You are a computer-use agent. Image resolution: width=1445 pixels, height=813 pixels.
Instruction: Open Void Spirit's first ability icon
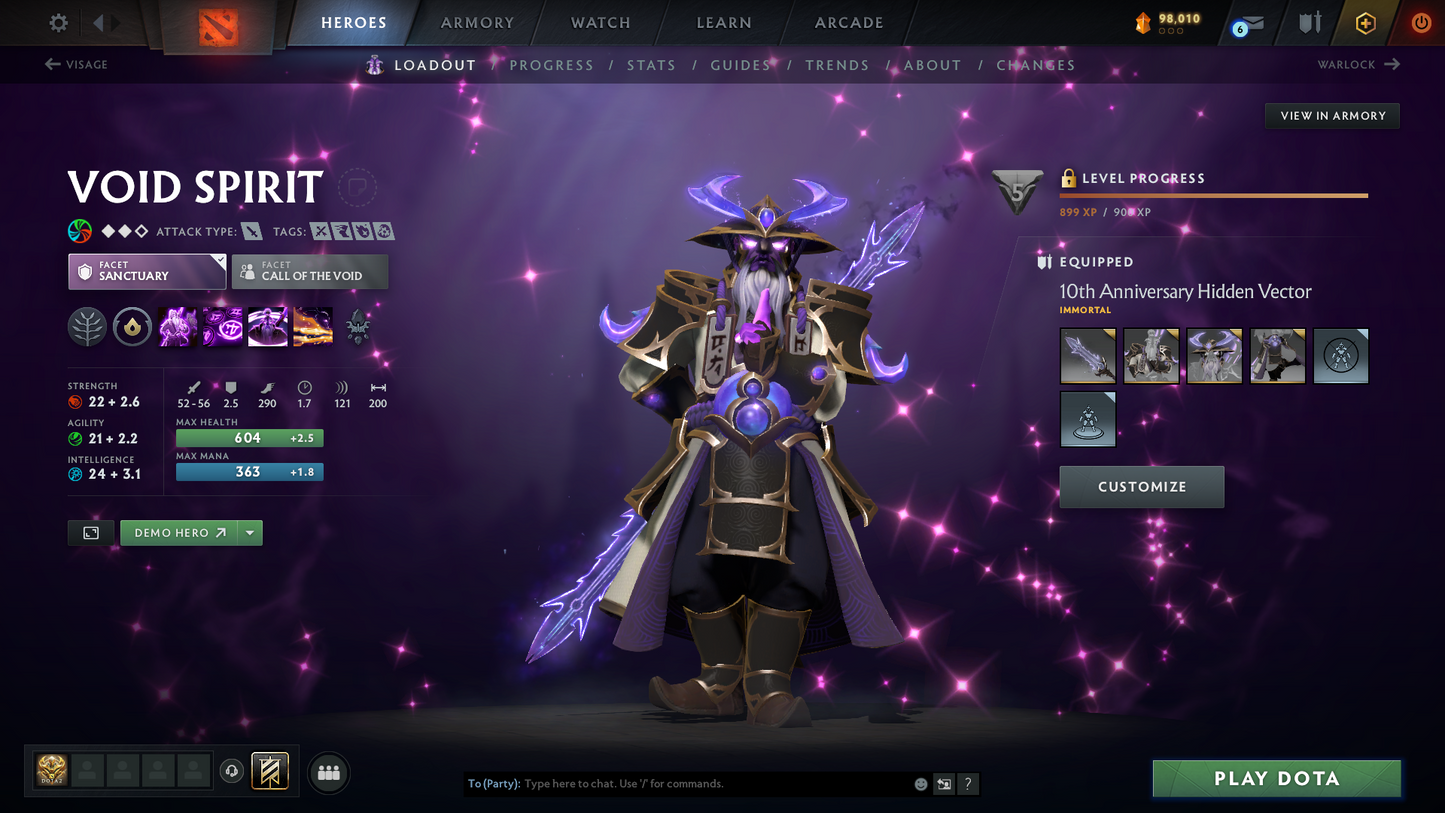(x=177, y=327)
